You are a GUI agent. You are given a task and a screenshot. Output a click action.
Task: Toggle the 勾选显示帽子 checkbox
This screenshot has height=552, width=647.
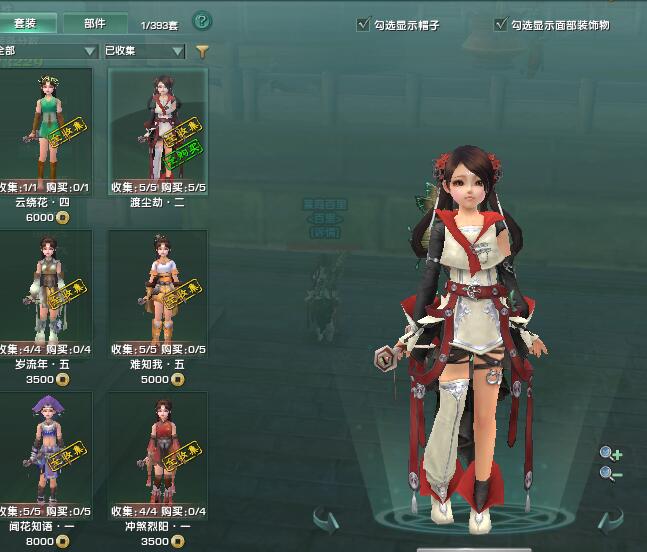363,25
